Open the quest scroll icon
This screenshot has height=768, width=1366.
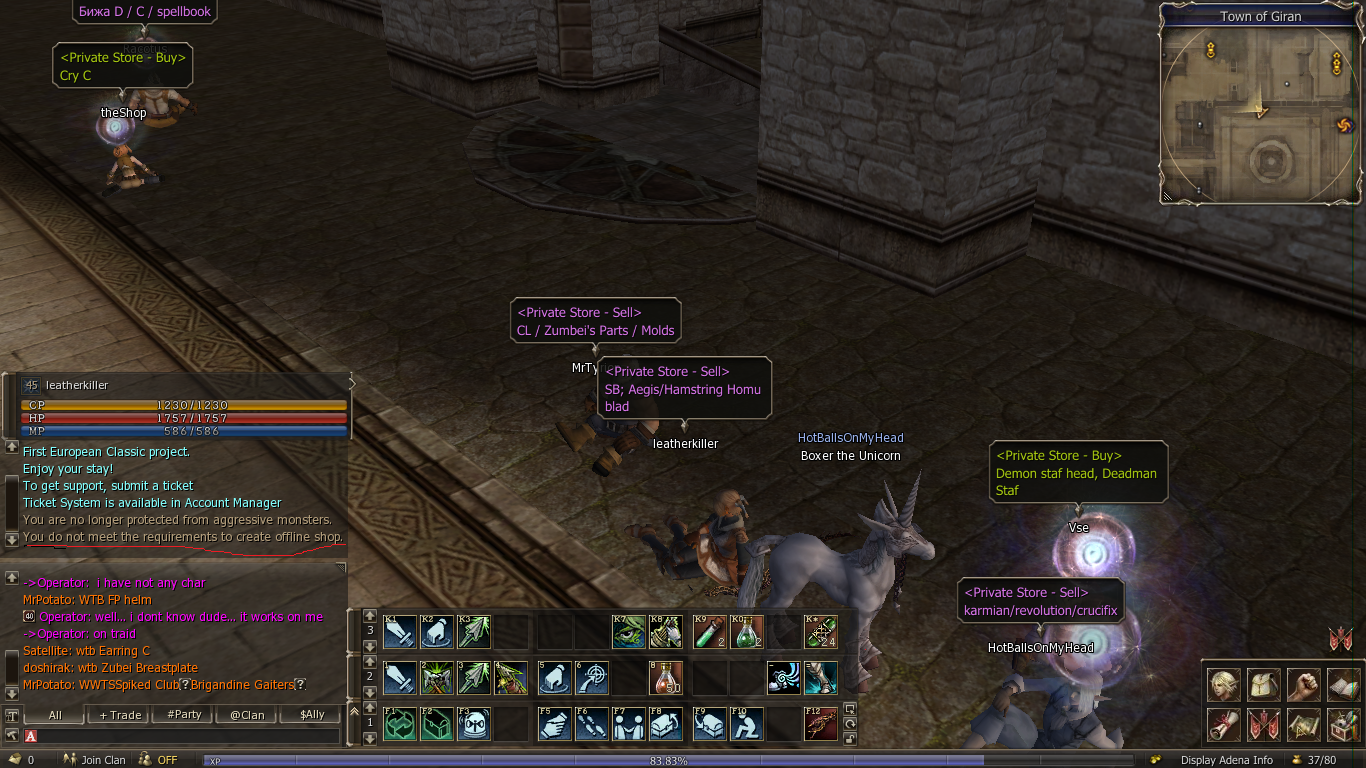pyautogui.click(x=1223, y=725)
